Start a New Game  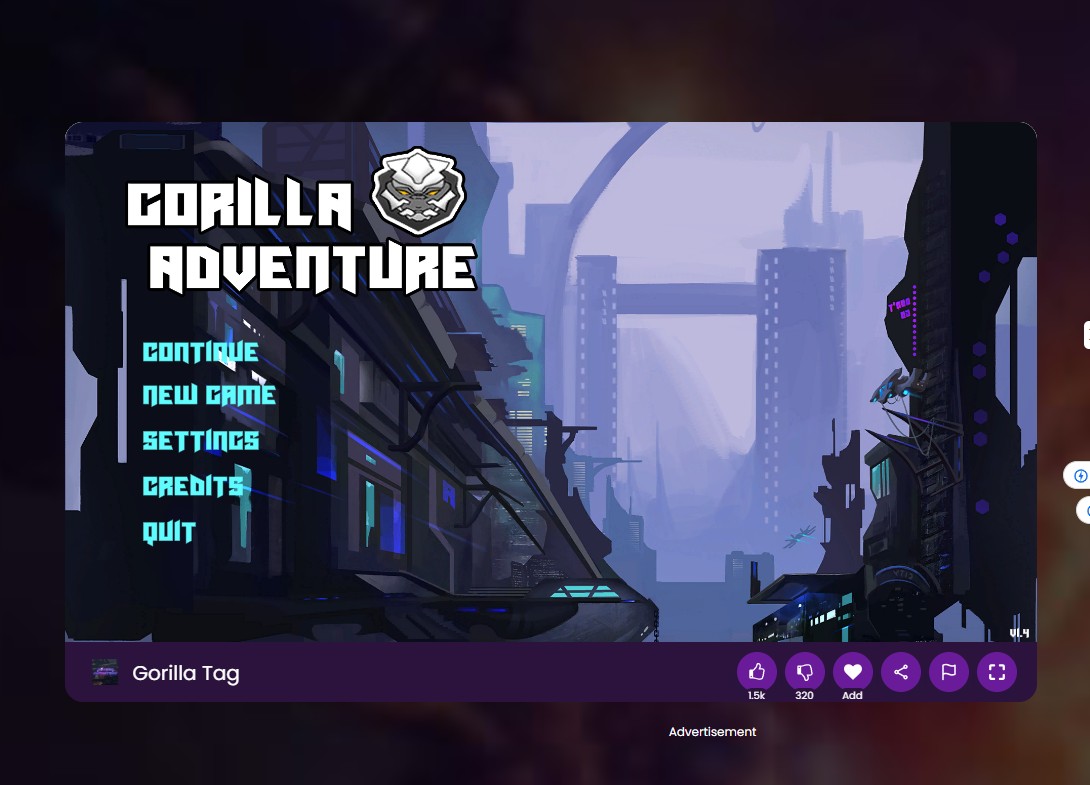(x=208, y=396)
